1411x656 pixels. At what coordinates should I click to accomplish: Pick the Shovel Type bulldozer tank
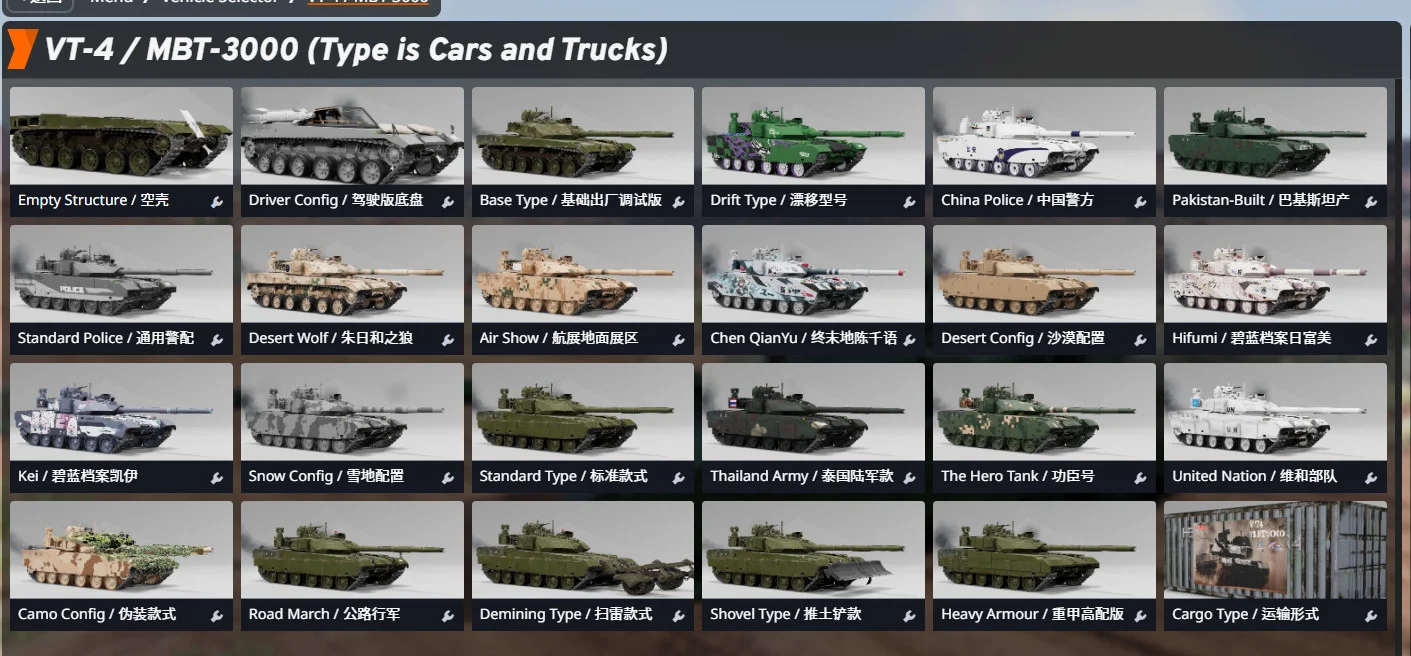pyautogui.click(x=812, y=552)
